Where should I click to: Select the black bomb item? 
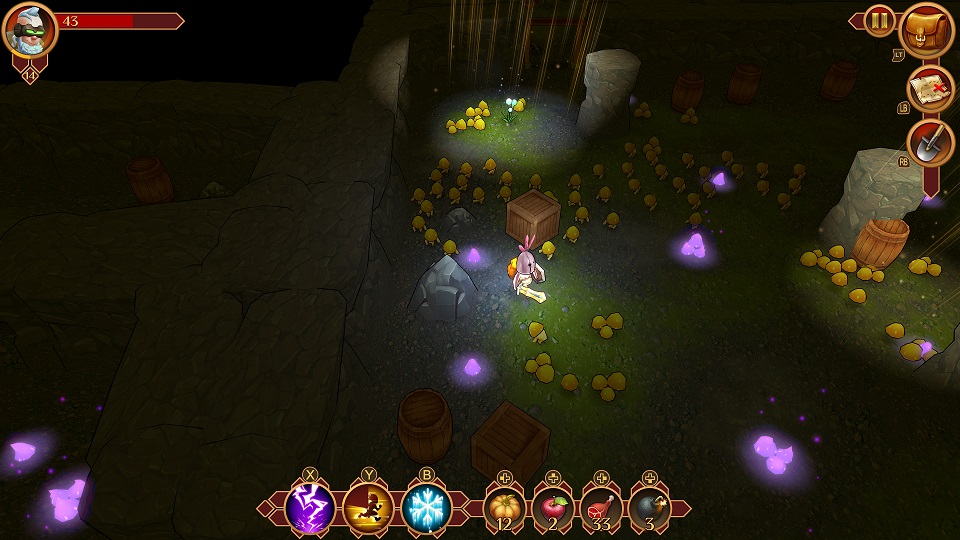pyautogui.click(x=649, y=508)
